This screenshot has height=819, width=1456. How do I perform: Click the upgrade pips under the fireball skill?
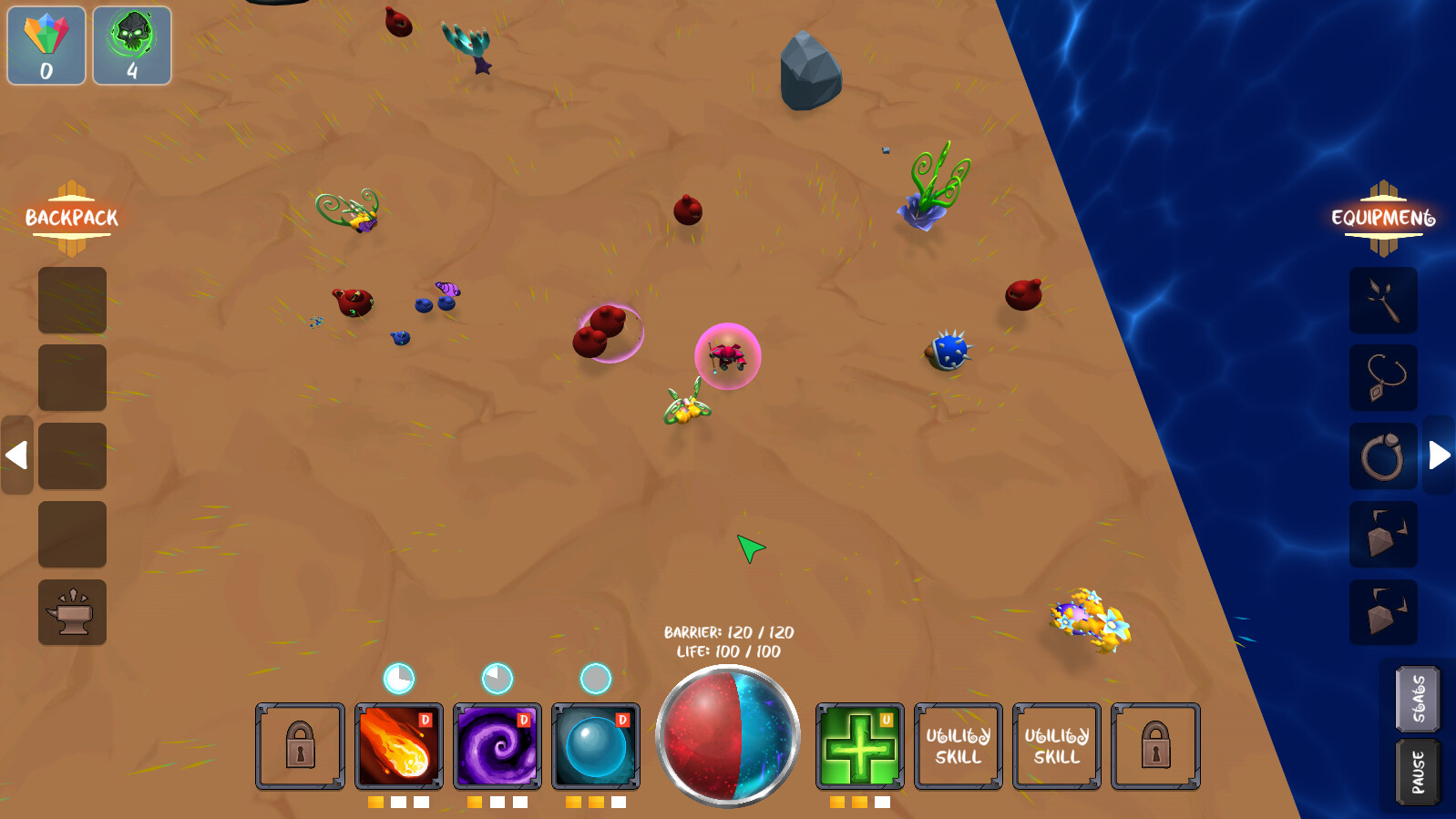click(400, 804)
